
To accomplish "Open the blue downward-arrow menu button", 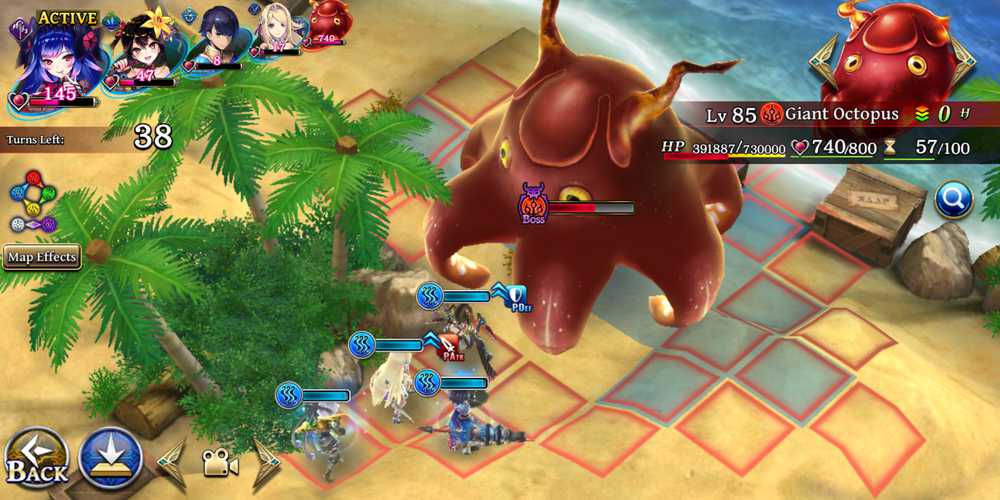I will [109, 459].
